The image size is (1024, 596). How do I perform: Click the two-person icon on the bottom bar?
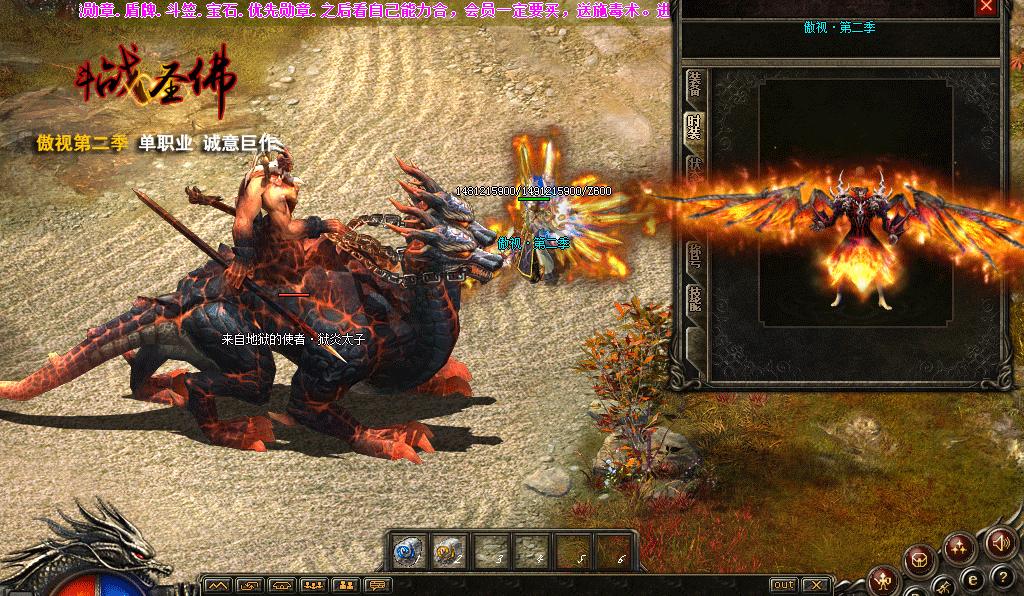click(x=345, y=585)
